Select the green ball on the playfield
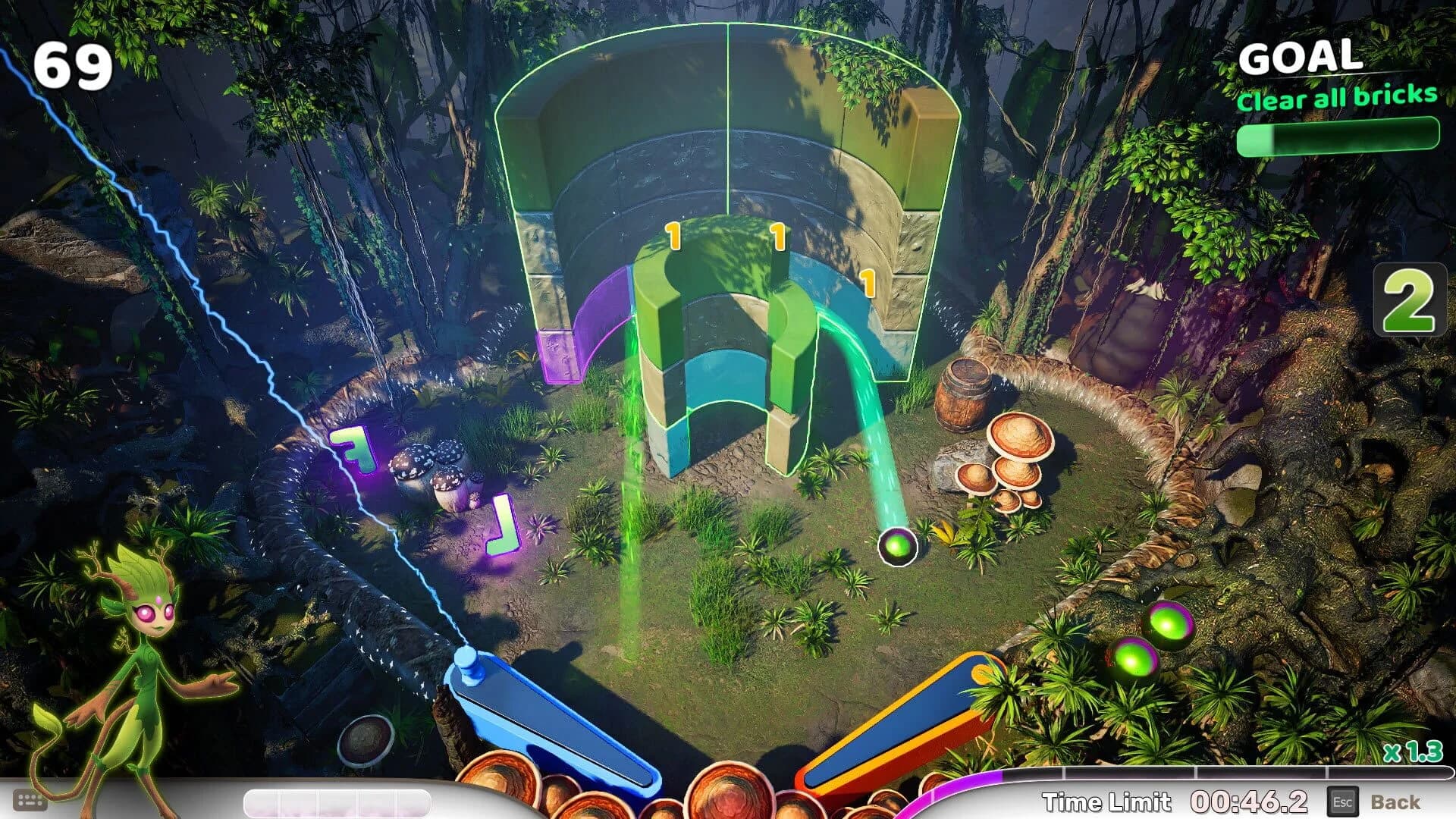The image size is (1456, 819). pyautogui.click(x=899, y=548)
